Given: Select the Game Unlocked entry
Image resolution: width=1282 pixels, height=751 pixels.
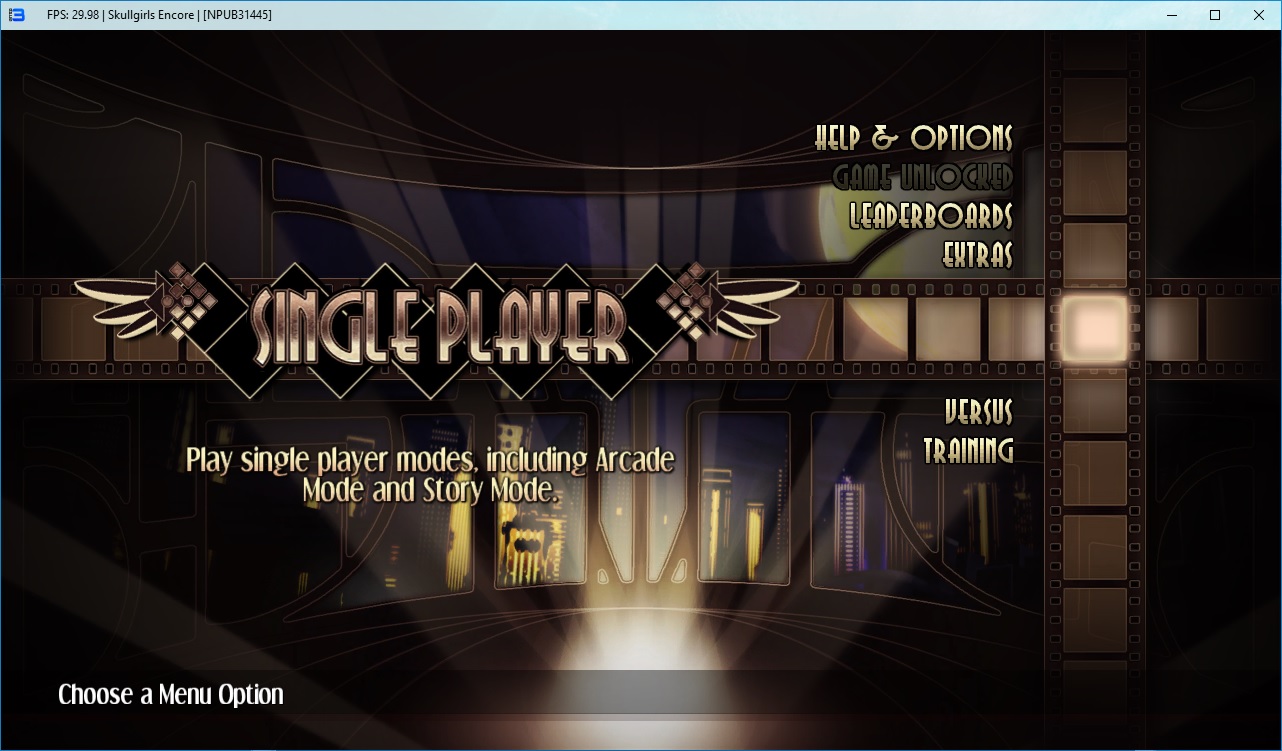Looking at the screenshot, I should point(922,177).
